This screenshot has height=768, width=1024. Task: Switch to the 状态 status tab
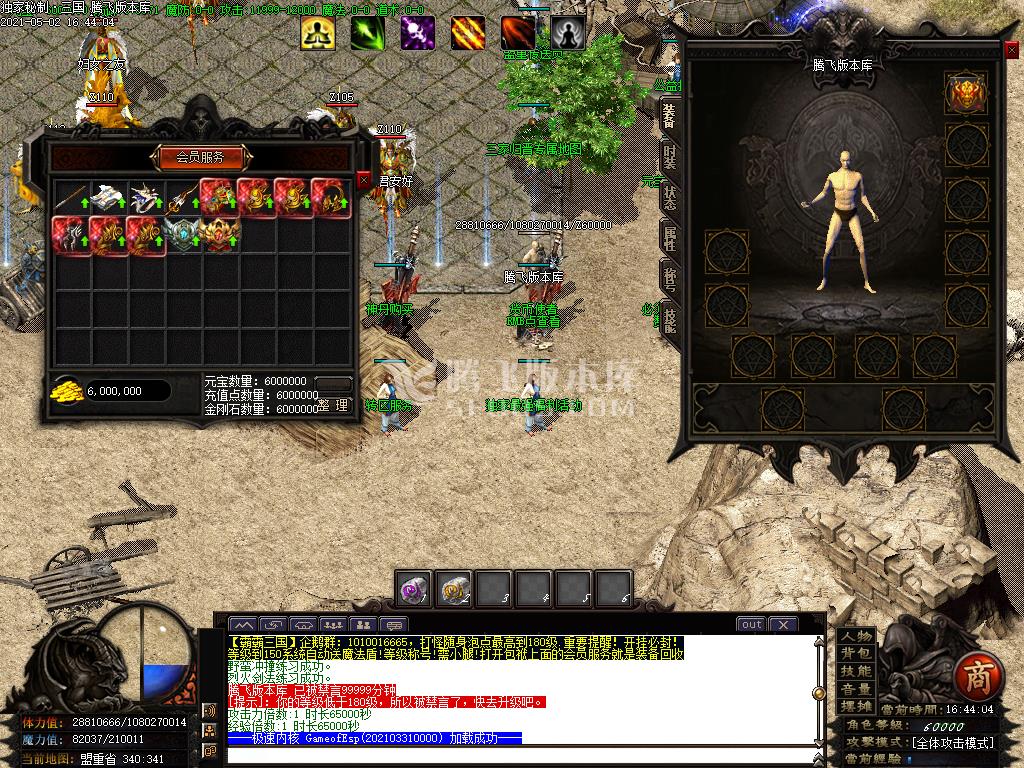669,197
